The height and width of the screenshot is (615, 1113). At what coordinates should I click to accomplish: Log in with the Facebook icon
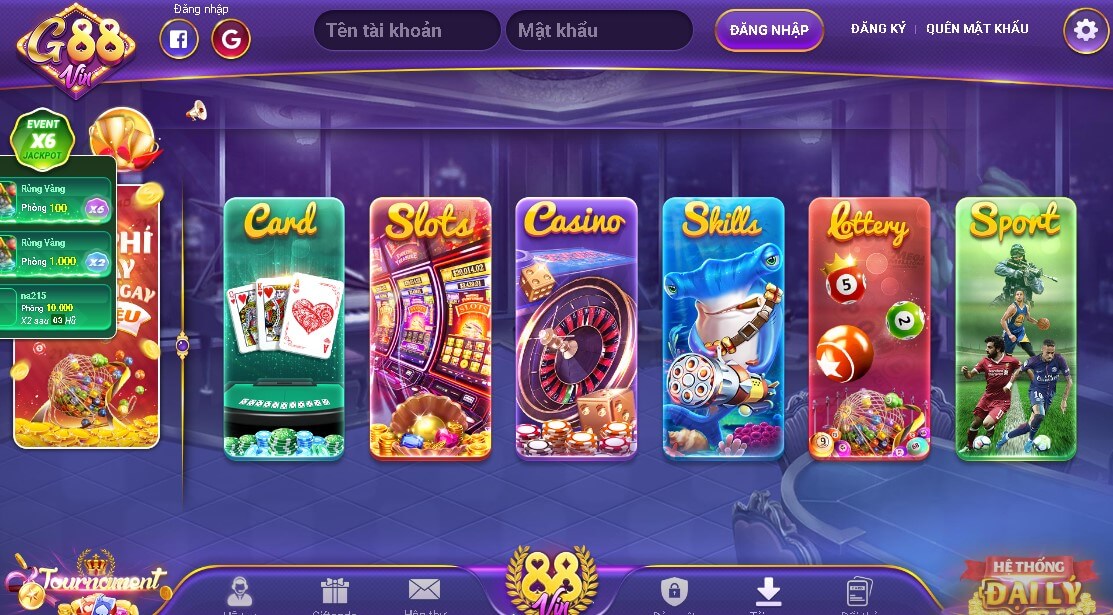(x=179, y=39)
